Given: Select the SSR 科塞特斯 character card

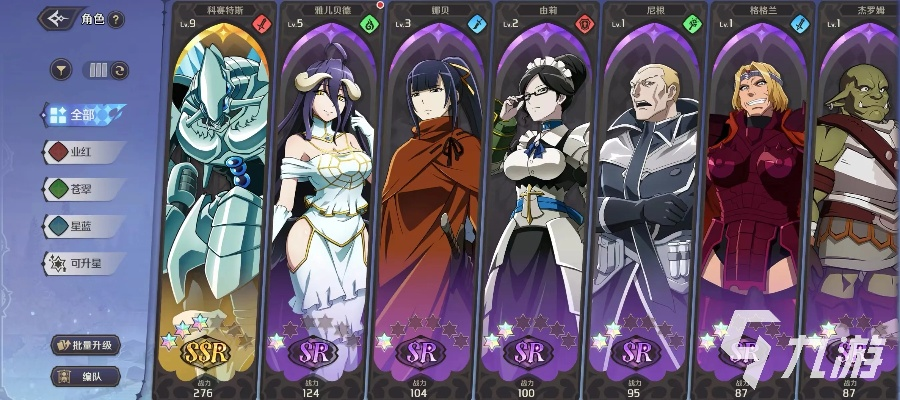Looking at the screenshot, I should pos(216,200).
